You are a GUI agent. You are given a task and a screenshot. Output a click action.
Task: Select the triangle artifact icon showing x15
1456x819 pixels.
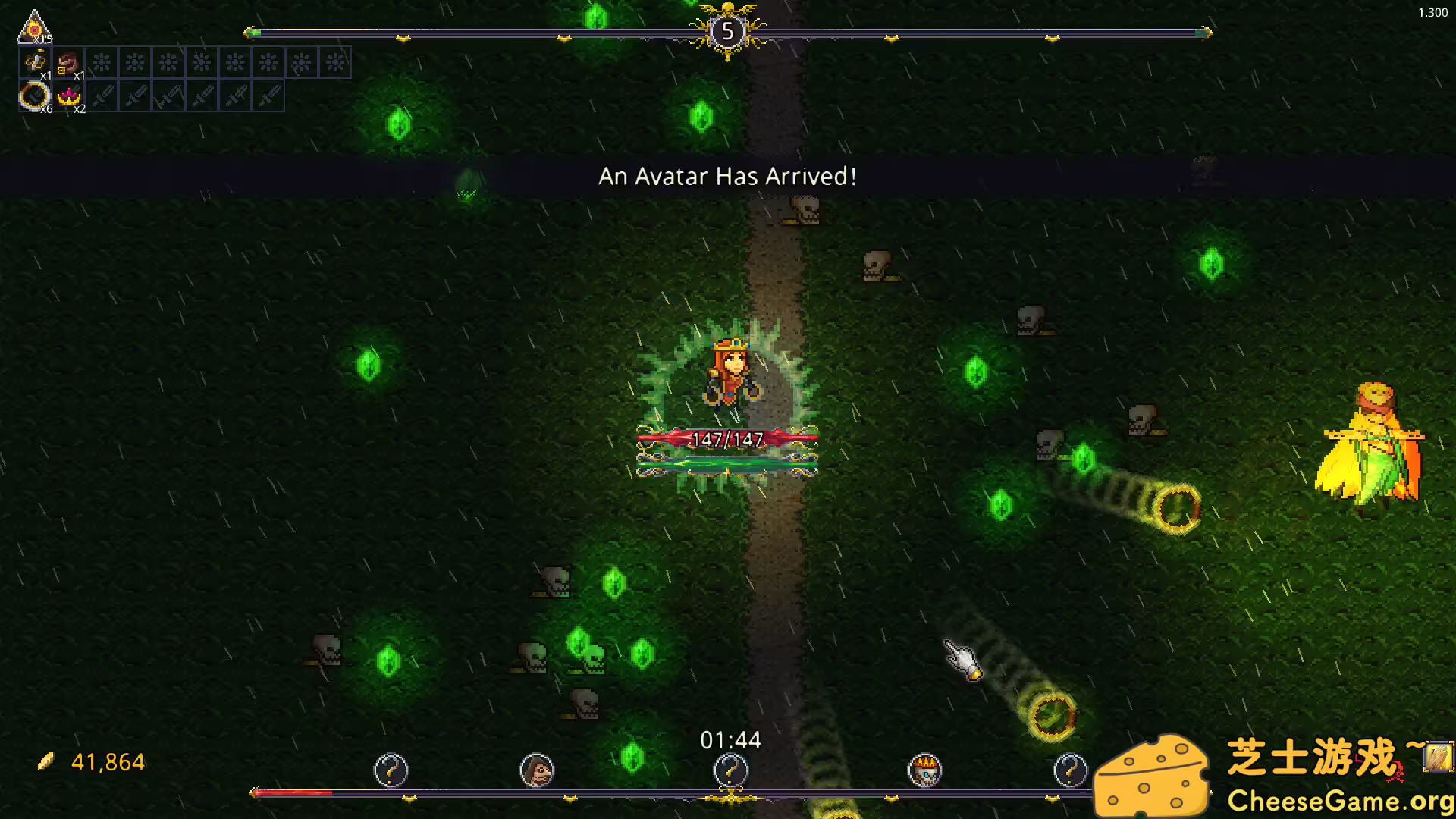click(34, 27)
